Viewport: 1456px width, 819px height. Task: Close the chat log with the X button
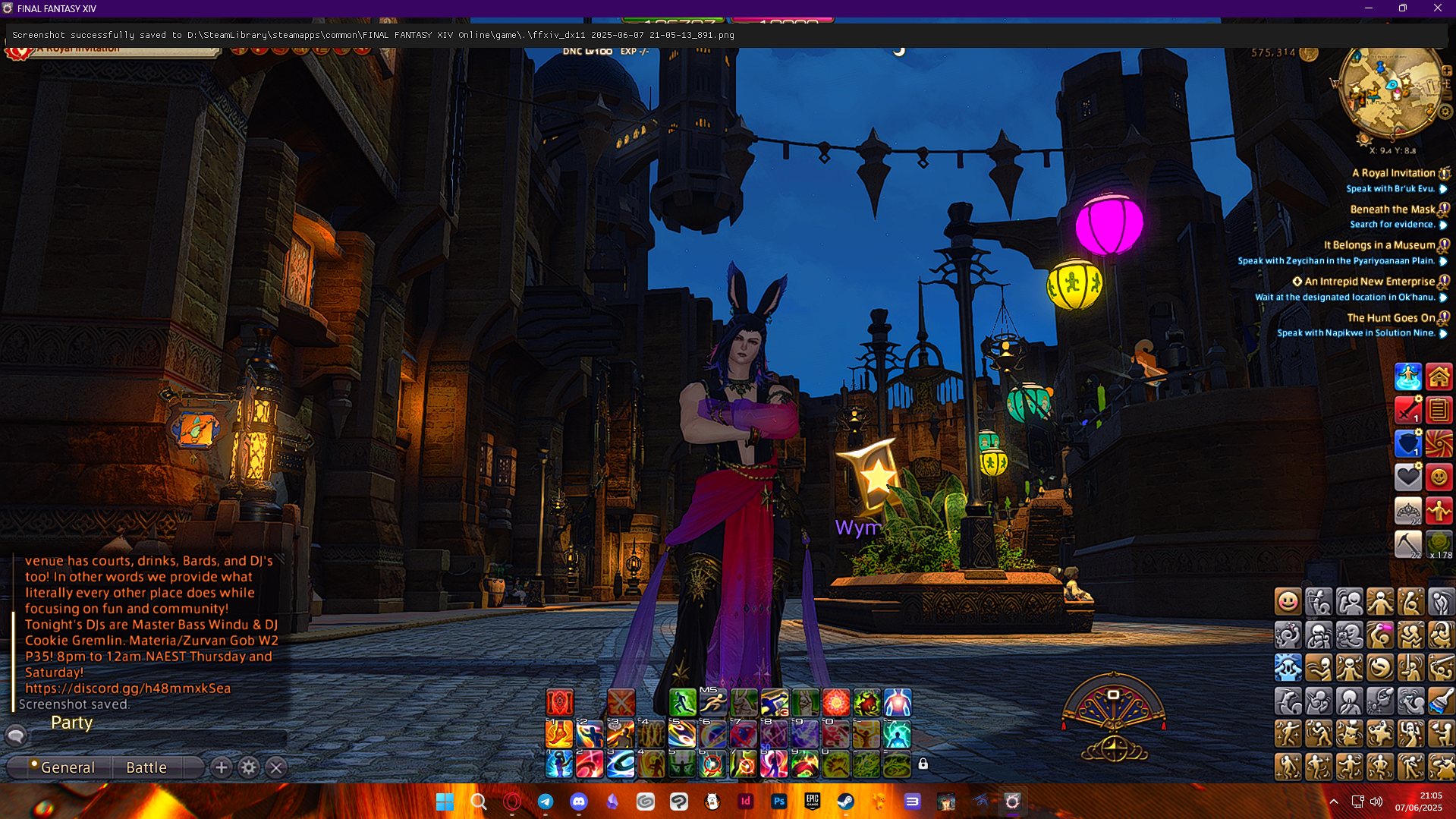(x=276, y=767)
